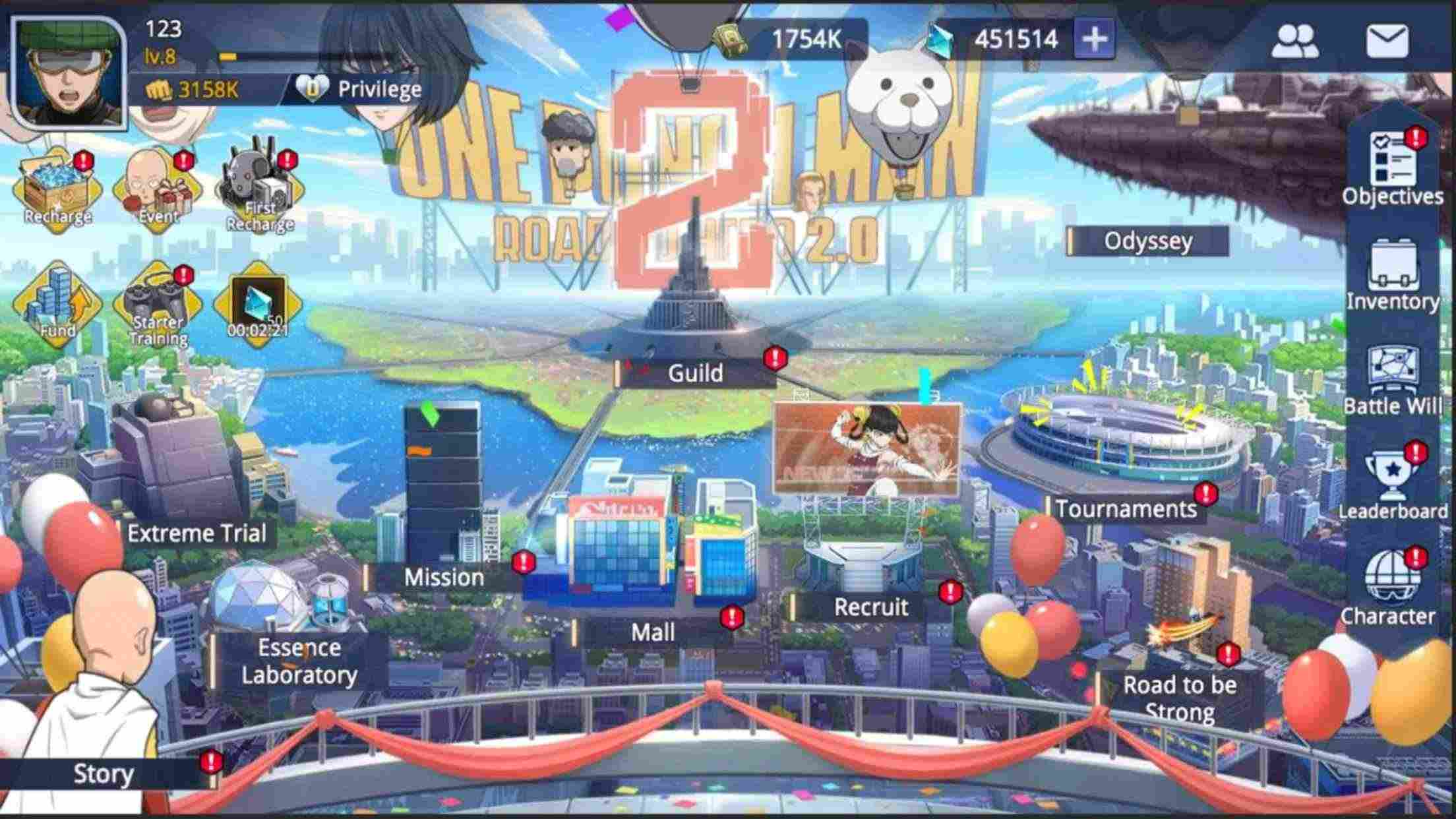Open the Fund icon

pyautogui.click(x=56, y=303)
